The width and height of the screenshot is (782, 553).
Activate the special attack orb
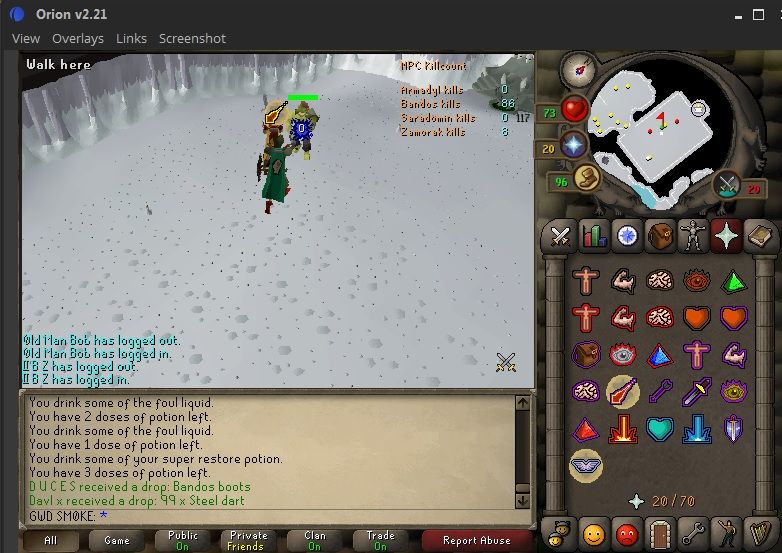coord(727,185)
